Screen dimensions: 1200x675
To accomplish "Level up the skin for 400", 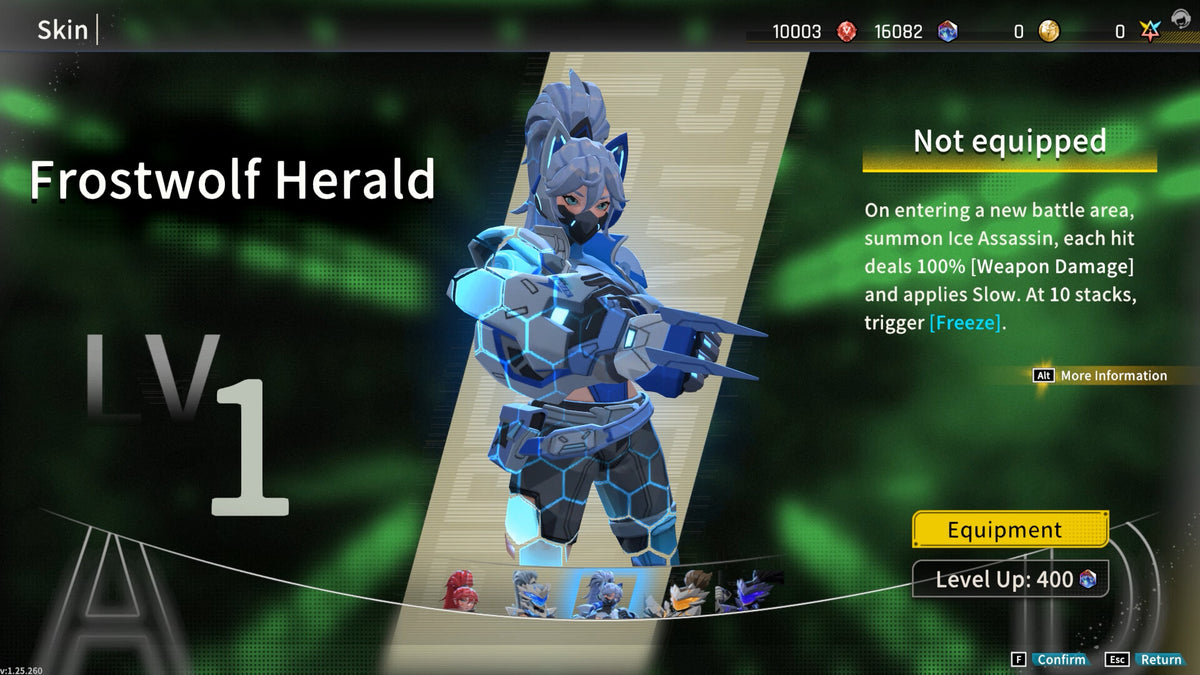I will [x=1010, y=579].
